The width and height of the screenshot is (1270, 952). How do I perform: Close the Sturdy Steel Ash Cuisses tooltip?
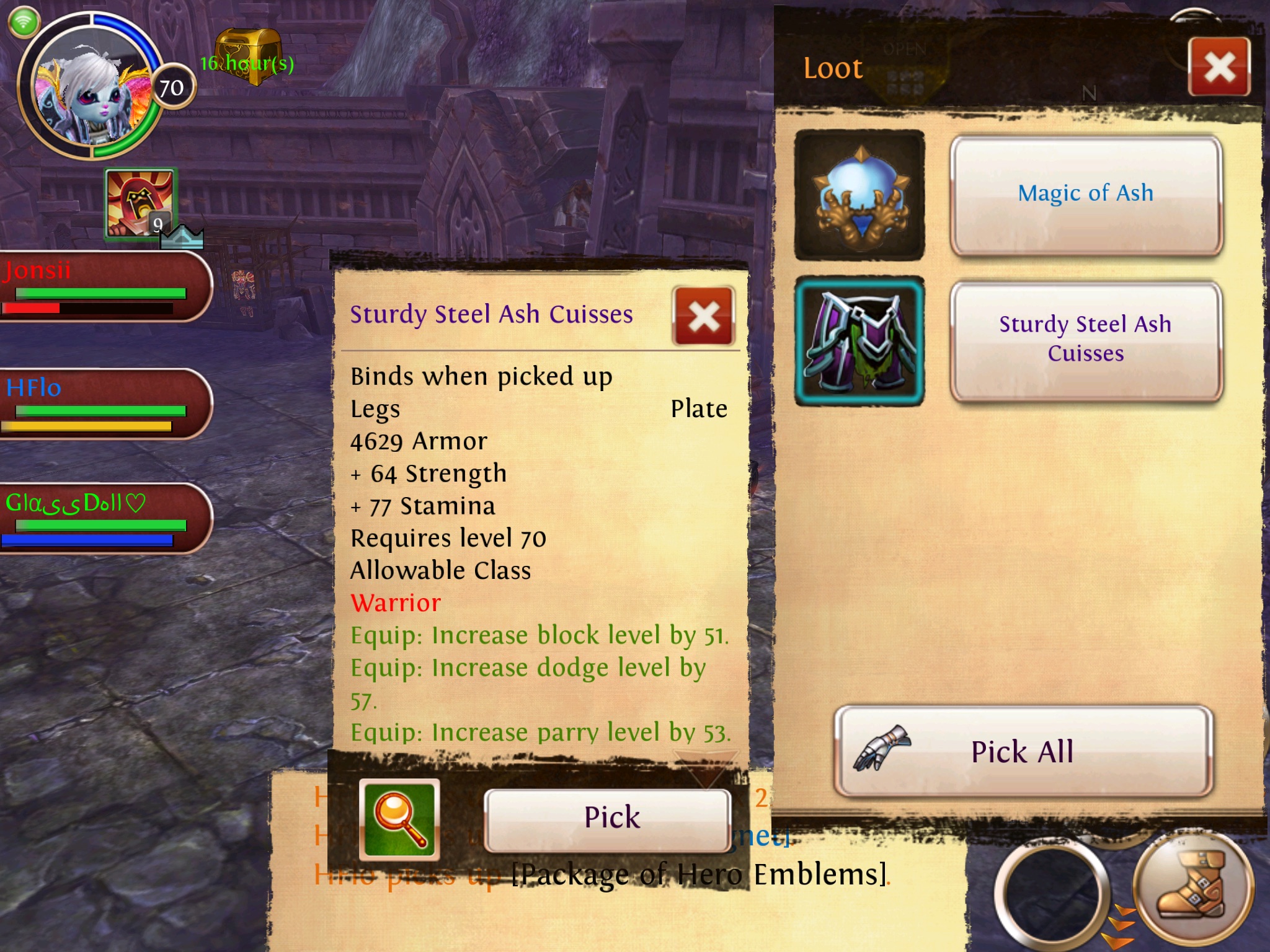(703, 317)
